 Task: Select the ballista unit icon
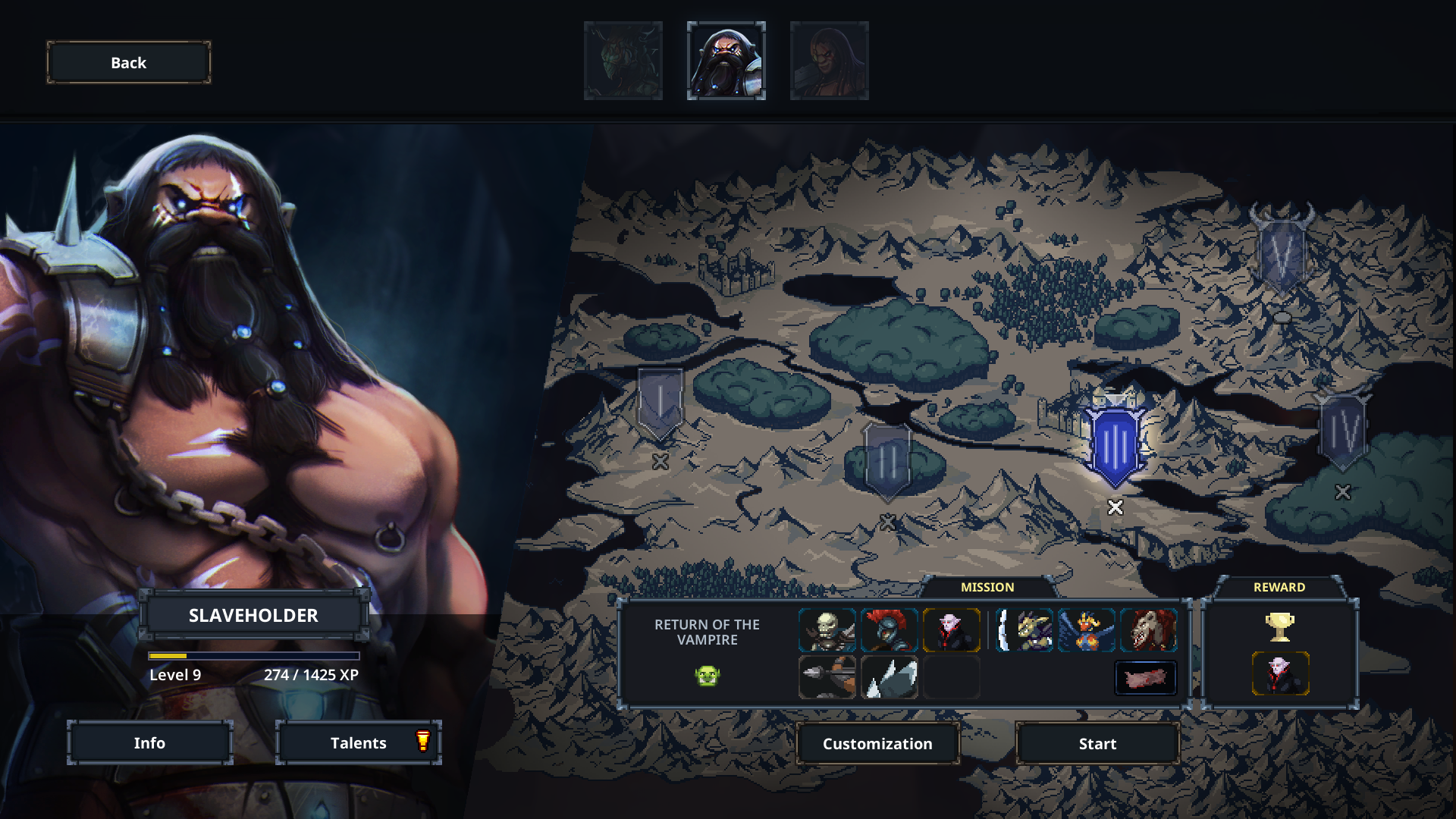[x=827, y=676]
